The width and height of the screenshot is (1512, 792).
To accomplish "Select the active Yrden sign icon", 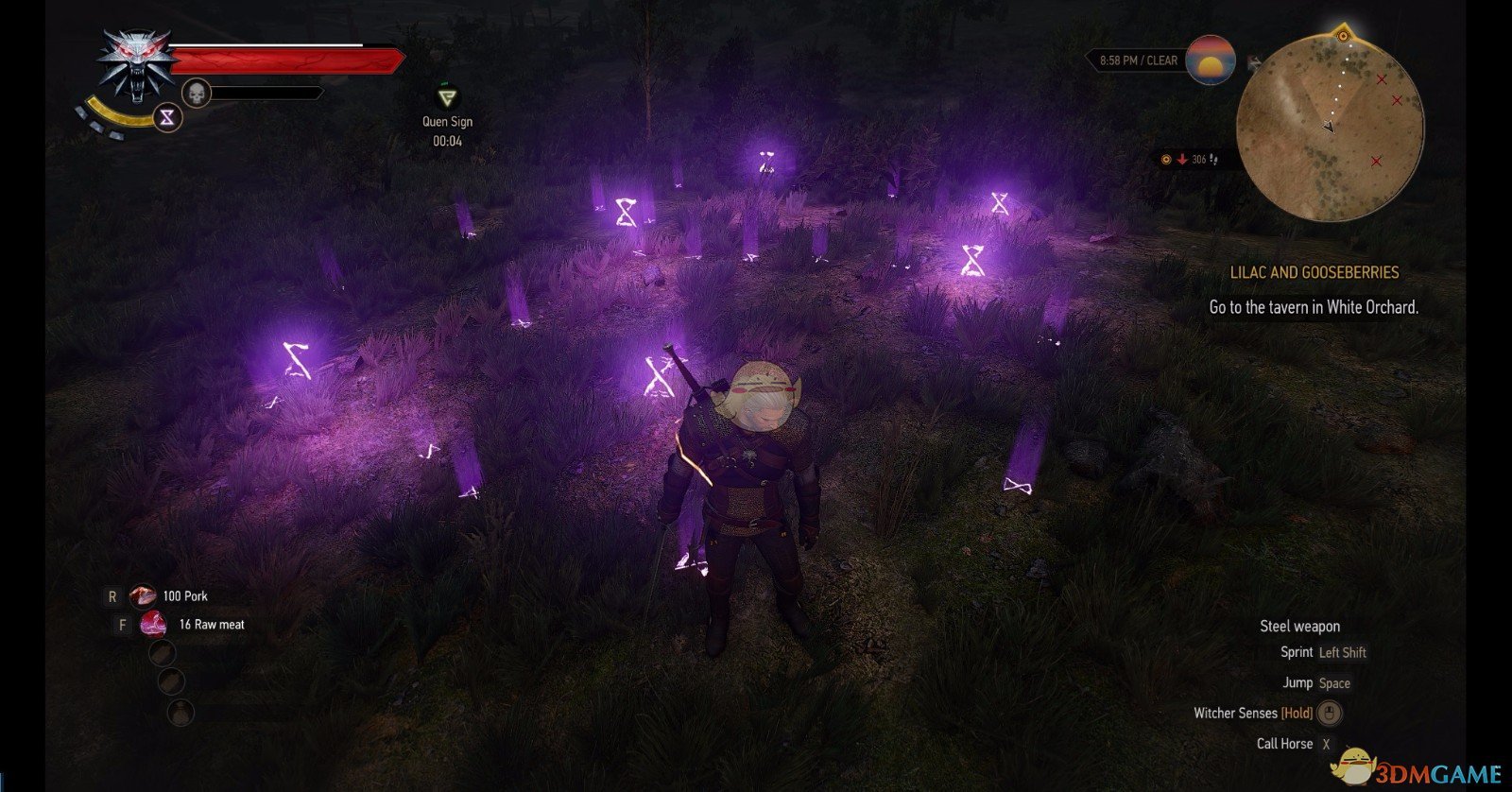I will 168,117.
